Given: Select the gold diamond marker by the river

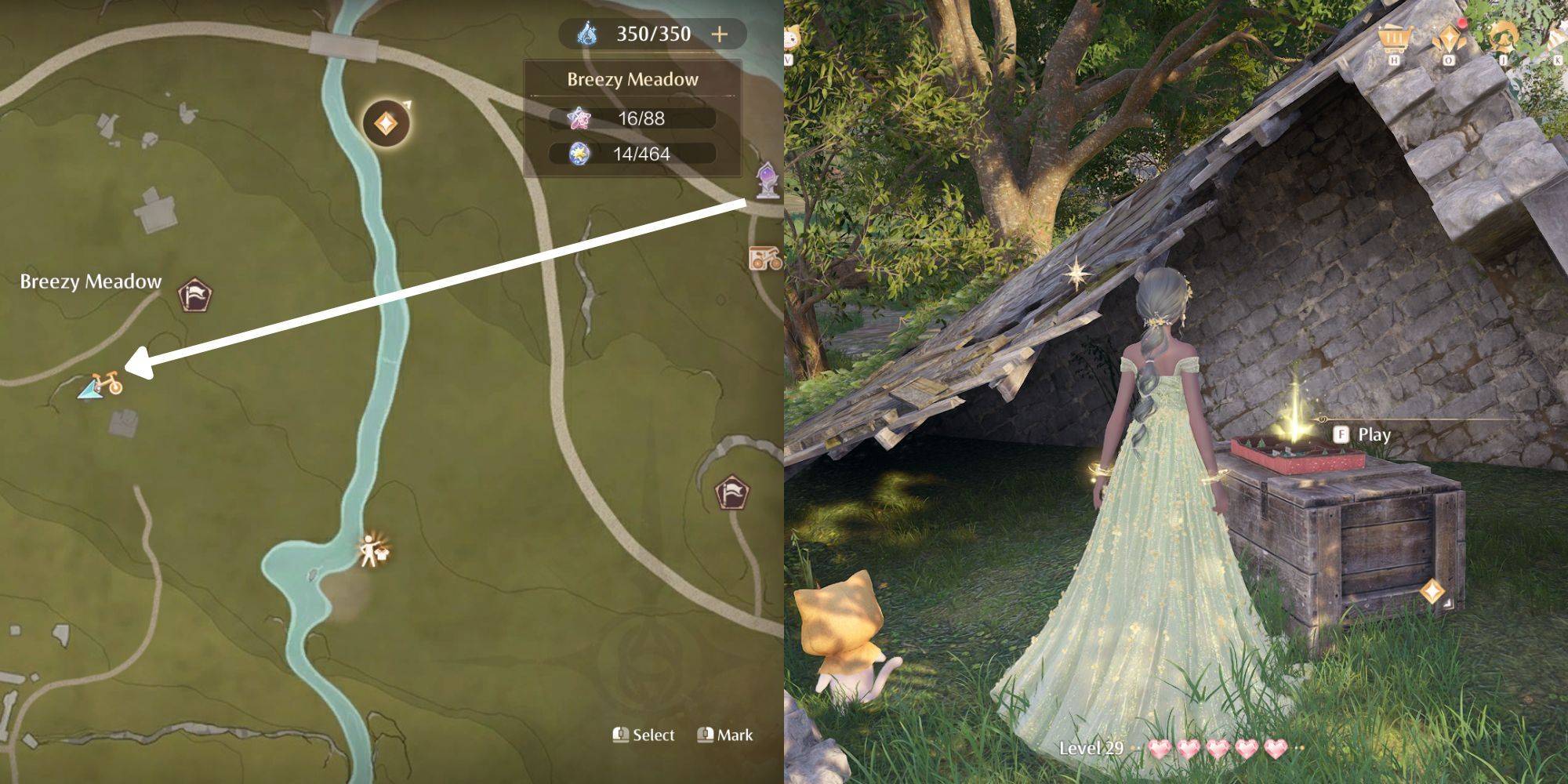Looking at the screenshot, I should 386,122.
